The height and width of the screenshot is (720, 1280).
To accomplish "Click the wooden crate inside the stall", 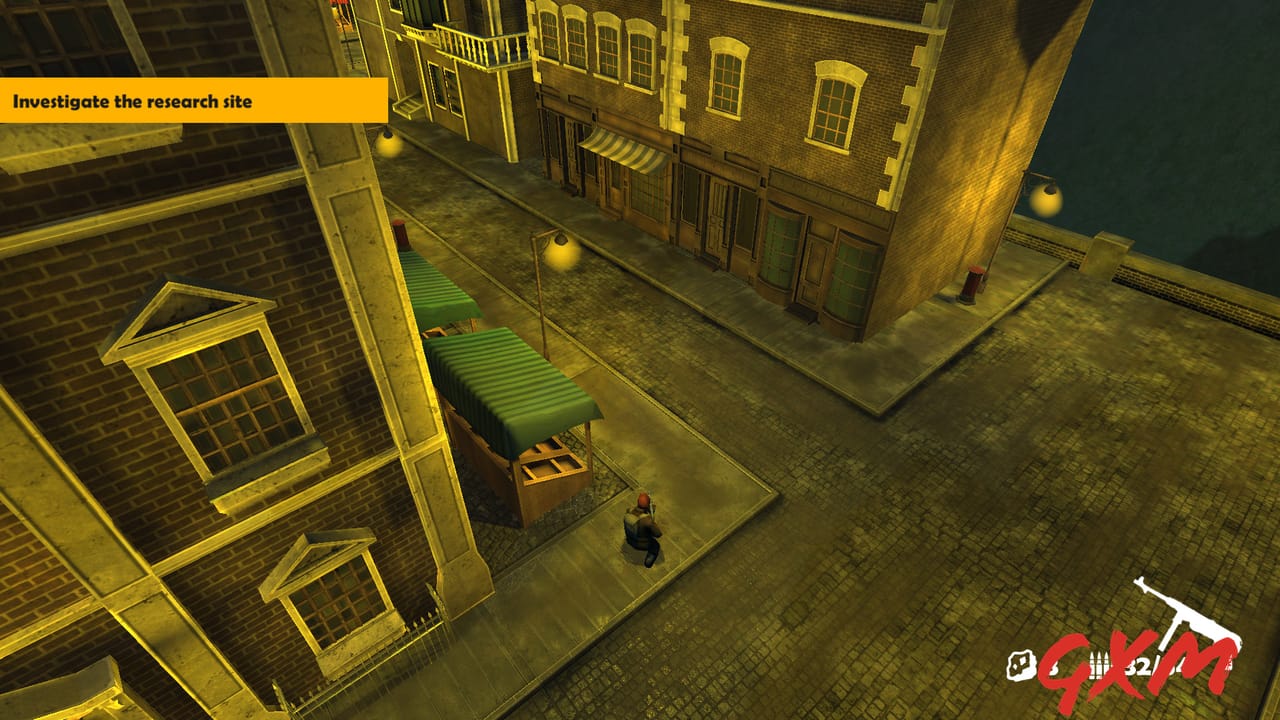I will coord(550,465).
